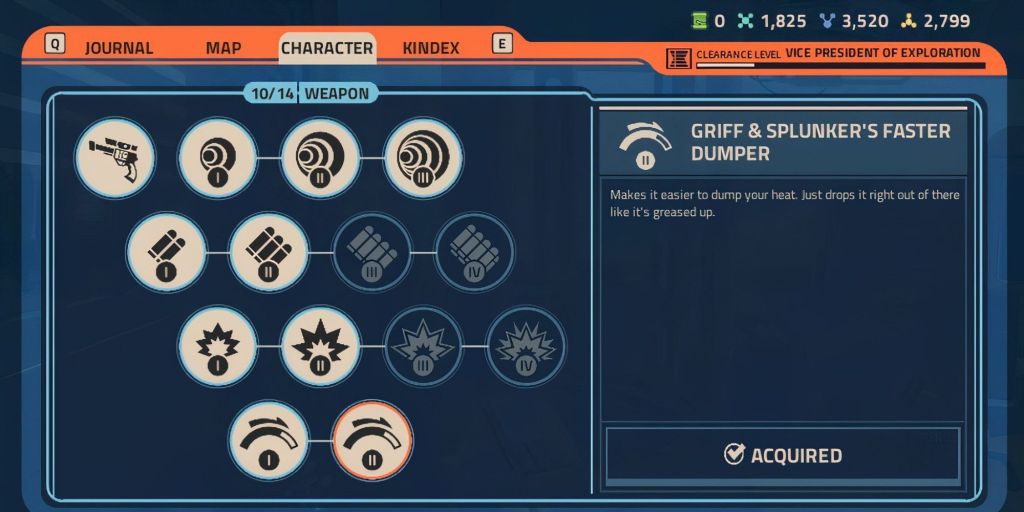The width and height of the screenshot is (1024, 512).
Task: Click the Acquired button
Action: point(783,455)
